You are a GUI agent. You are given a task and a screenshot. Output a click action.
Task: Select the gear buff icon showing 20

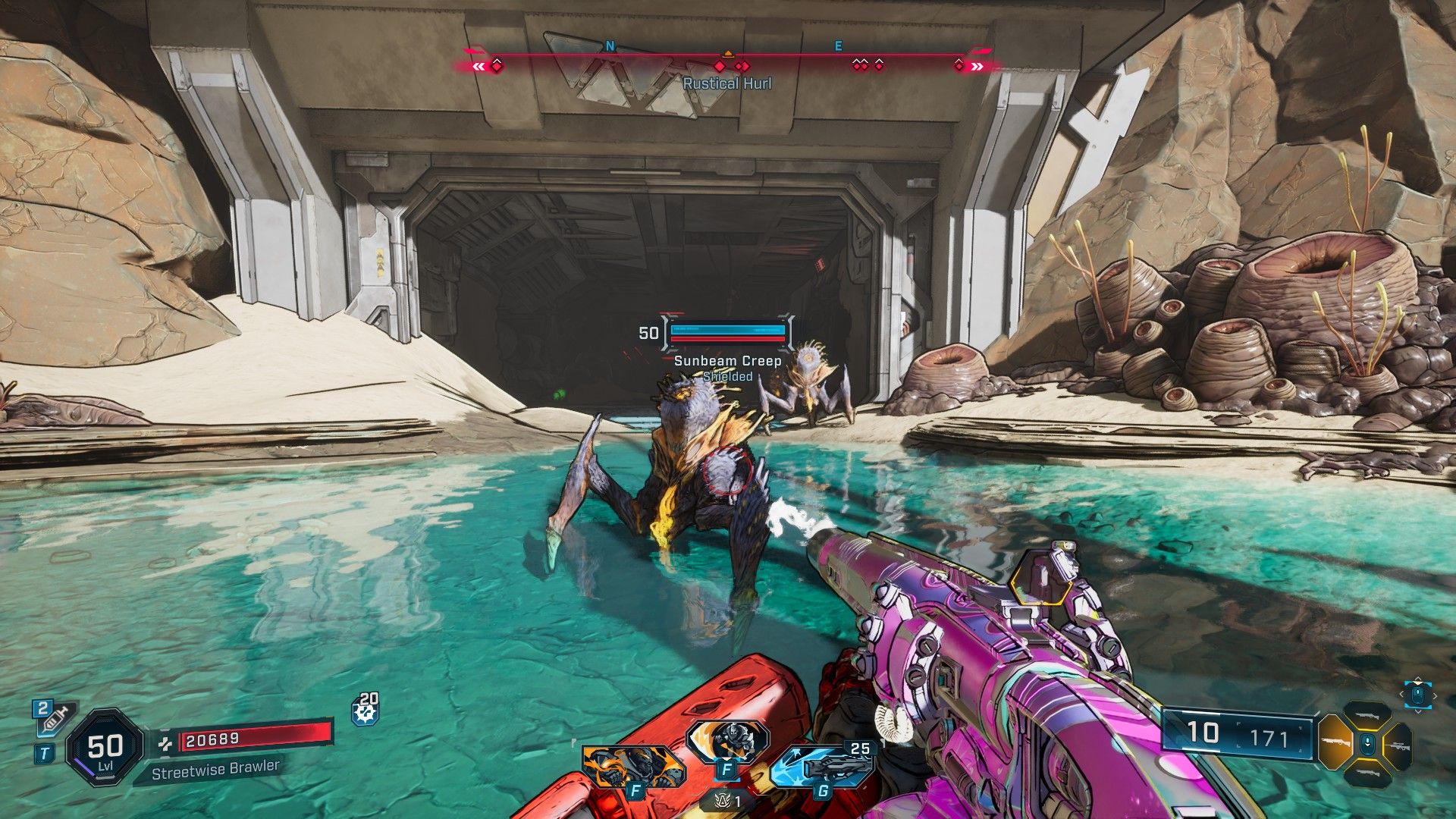pos(365,711)
